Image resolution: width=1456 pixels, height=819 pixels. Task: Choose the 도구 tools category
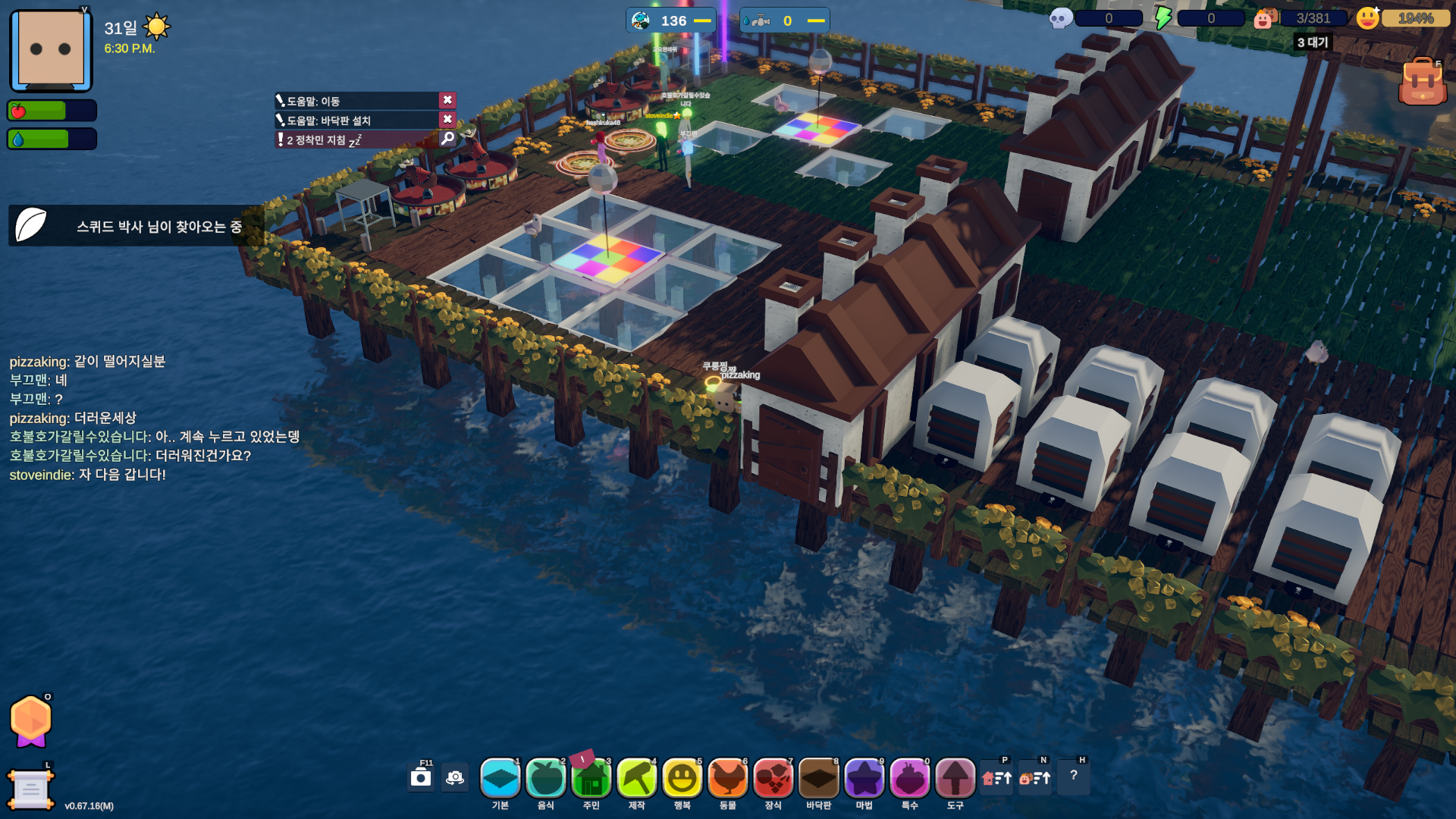[955, 779]
